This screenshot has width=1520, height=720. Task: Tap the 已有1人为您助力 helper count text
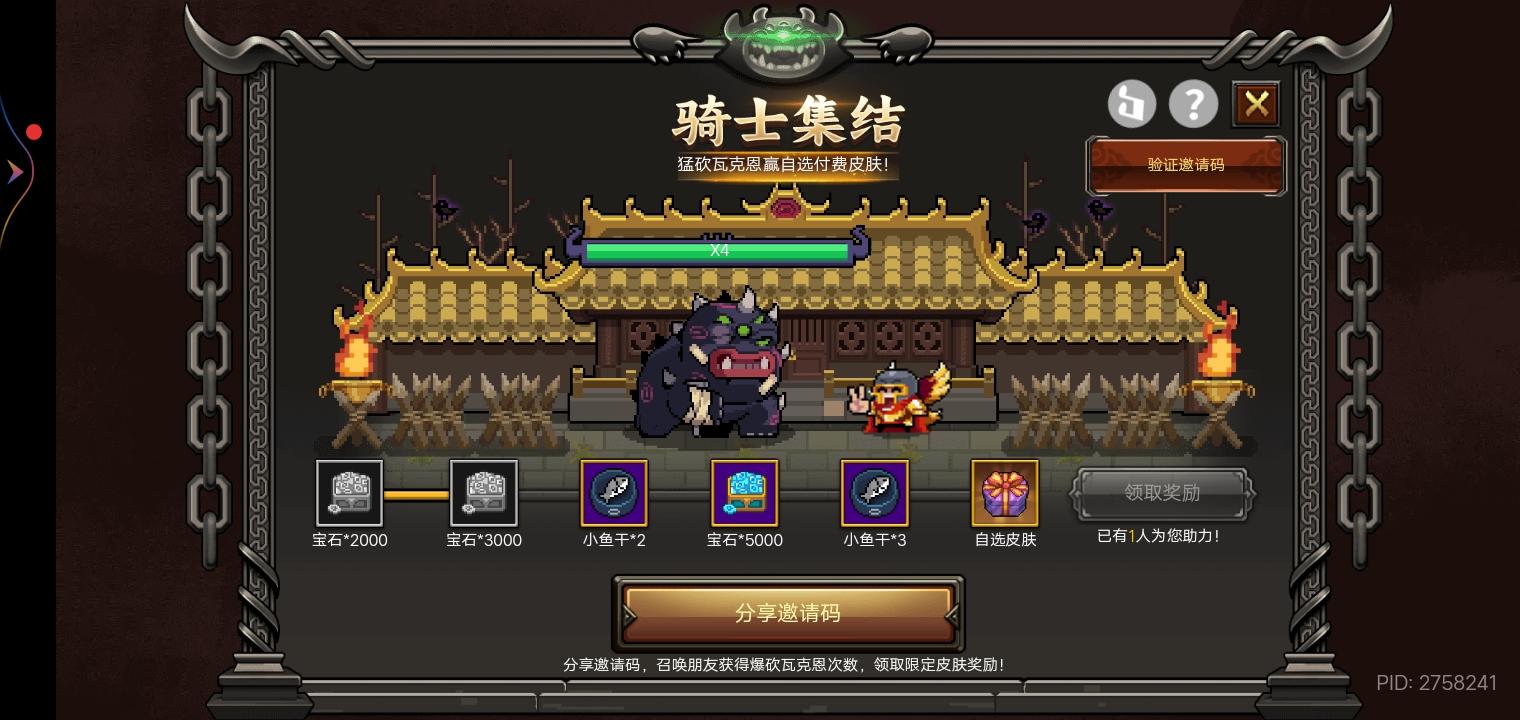tap(1158, 536)
